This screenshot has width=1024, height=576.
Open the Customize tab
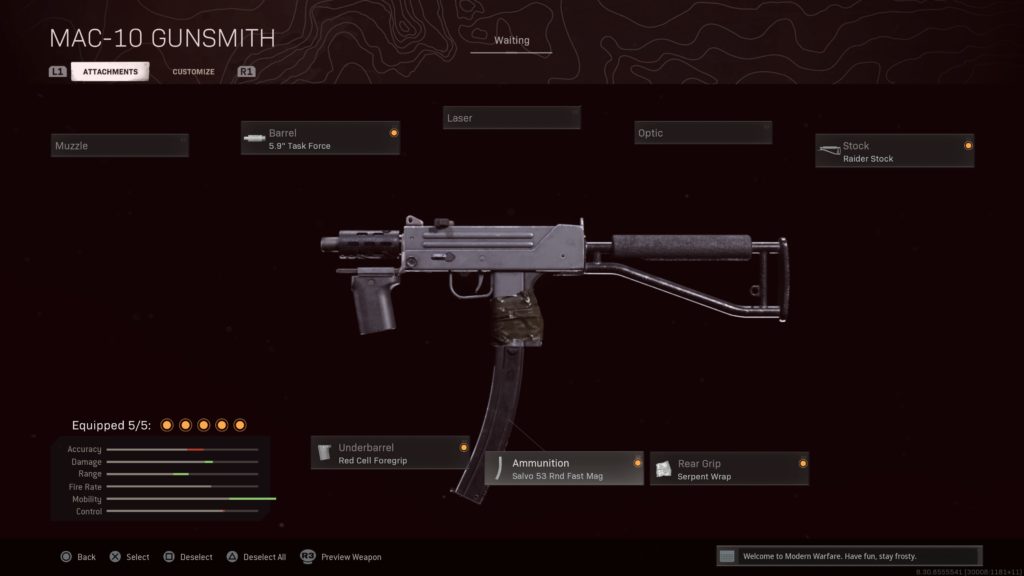click(193, 72)
